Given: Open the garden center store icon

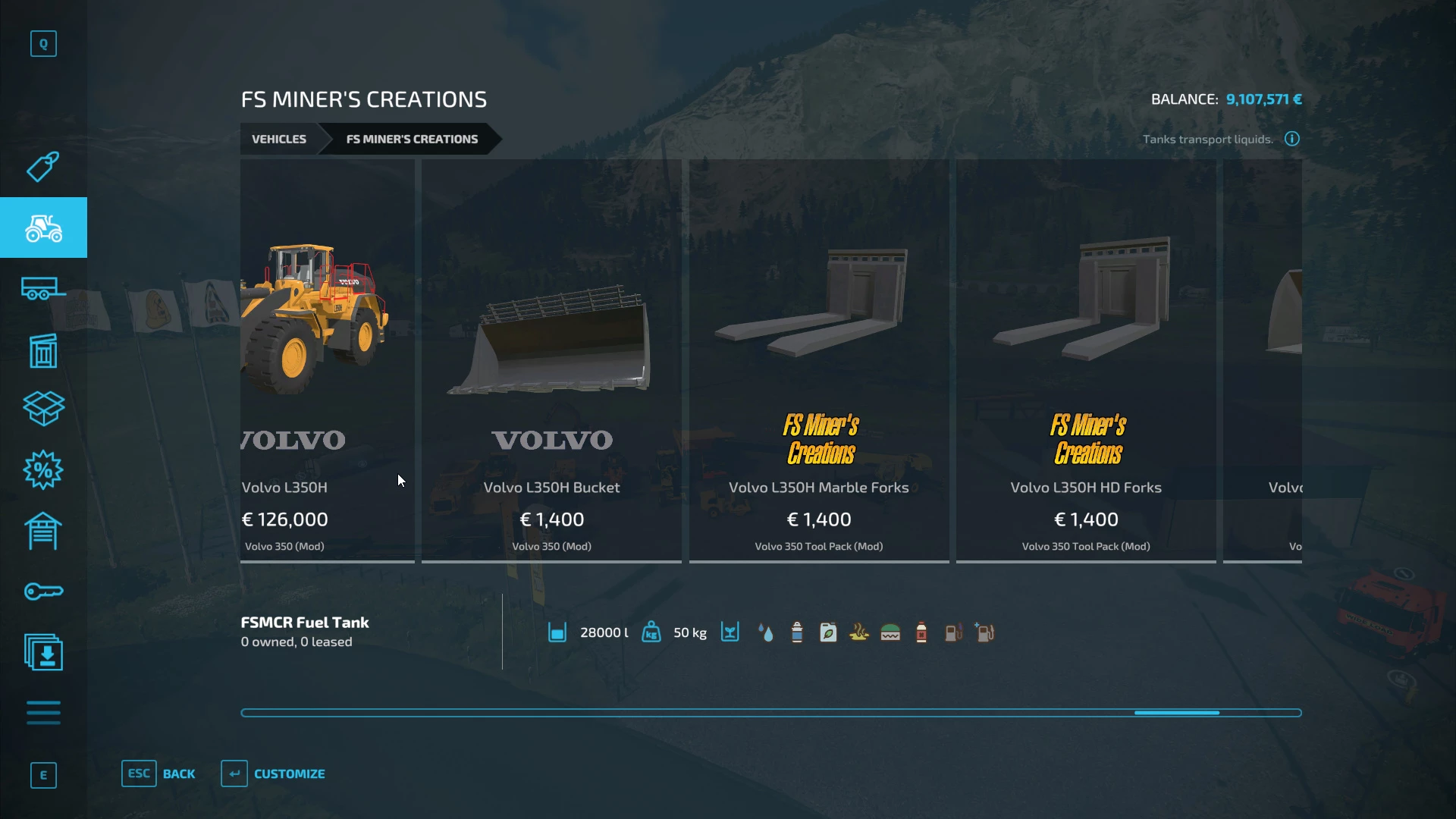Looking at the screenshot, I should coord(43,350).
